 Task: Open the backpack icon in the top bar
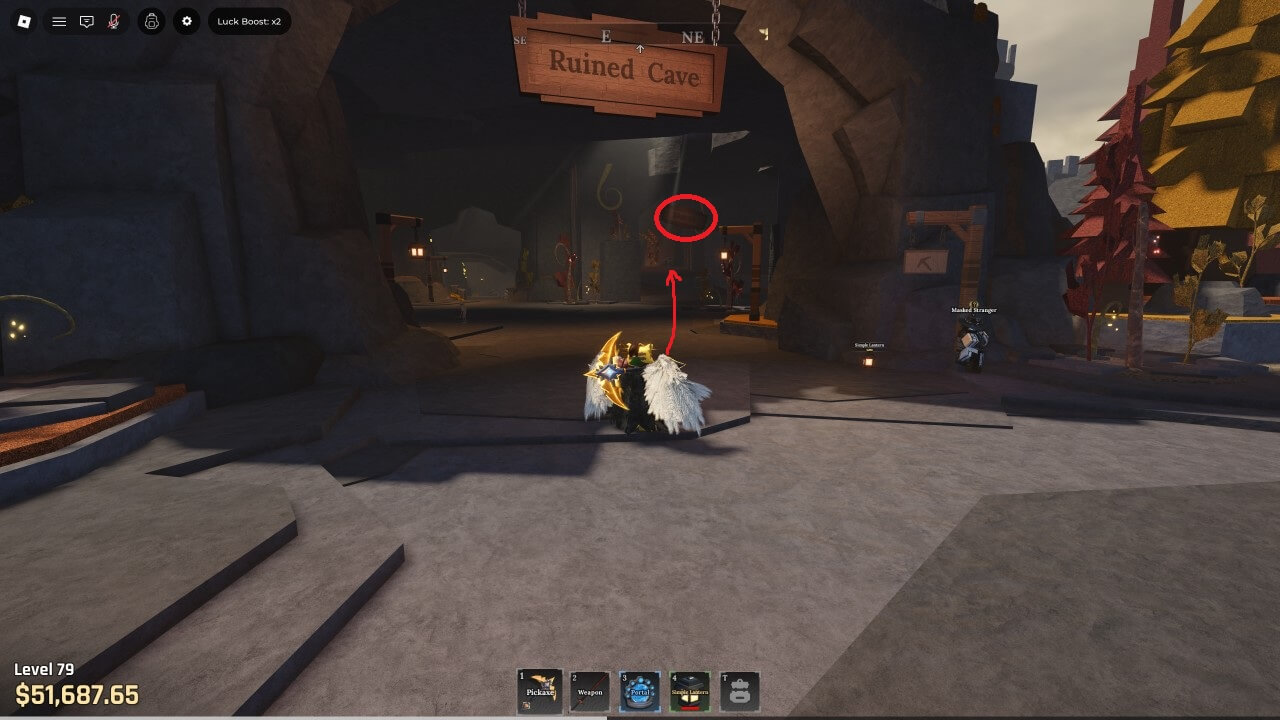151,21
